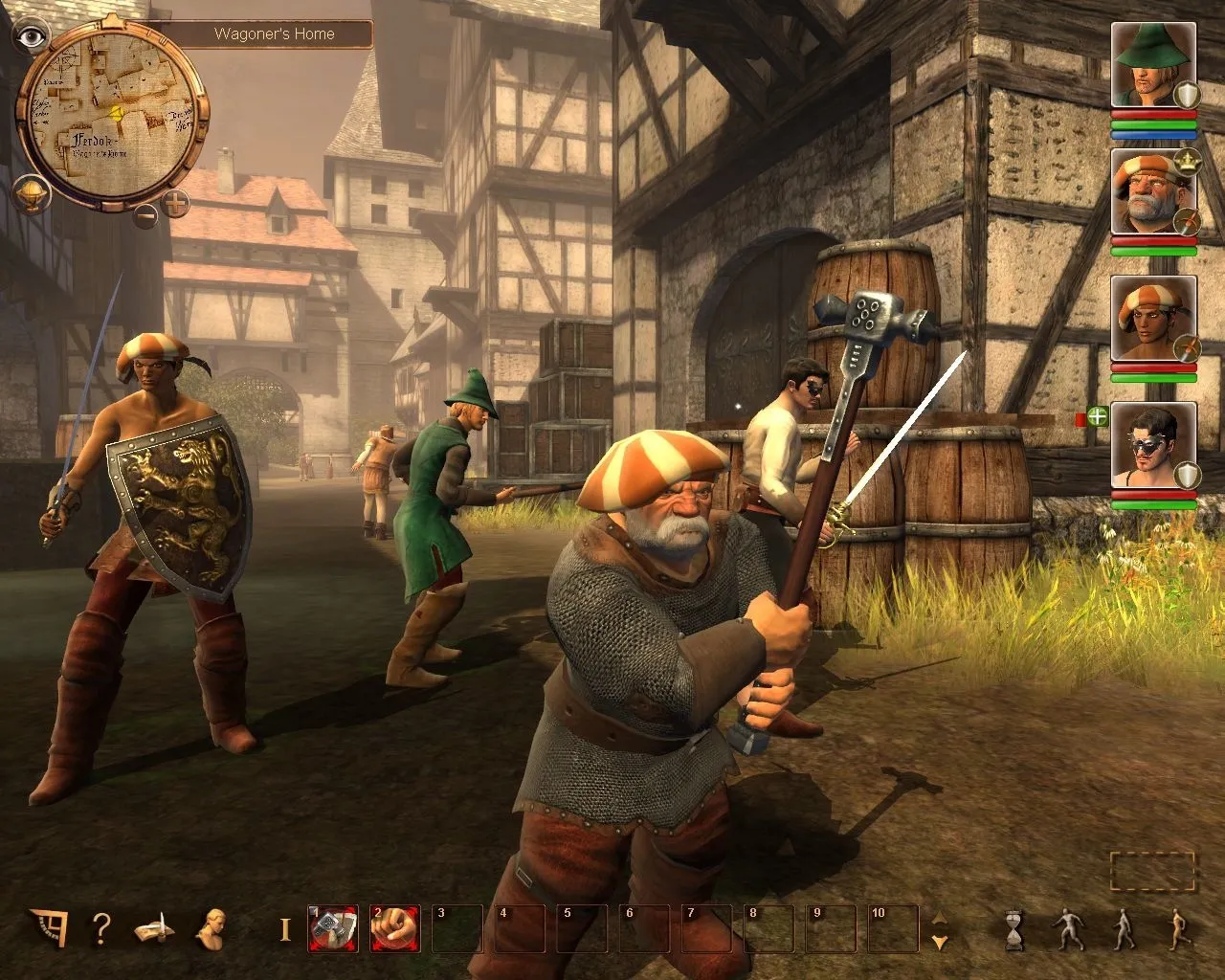
Task: Open help with the question mark icon
Action: (100, 928)
